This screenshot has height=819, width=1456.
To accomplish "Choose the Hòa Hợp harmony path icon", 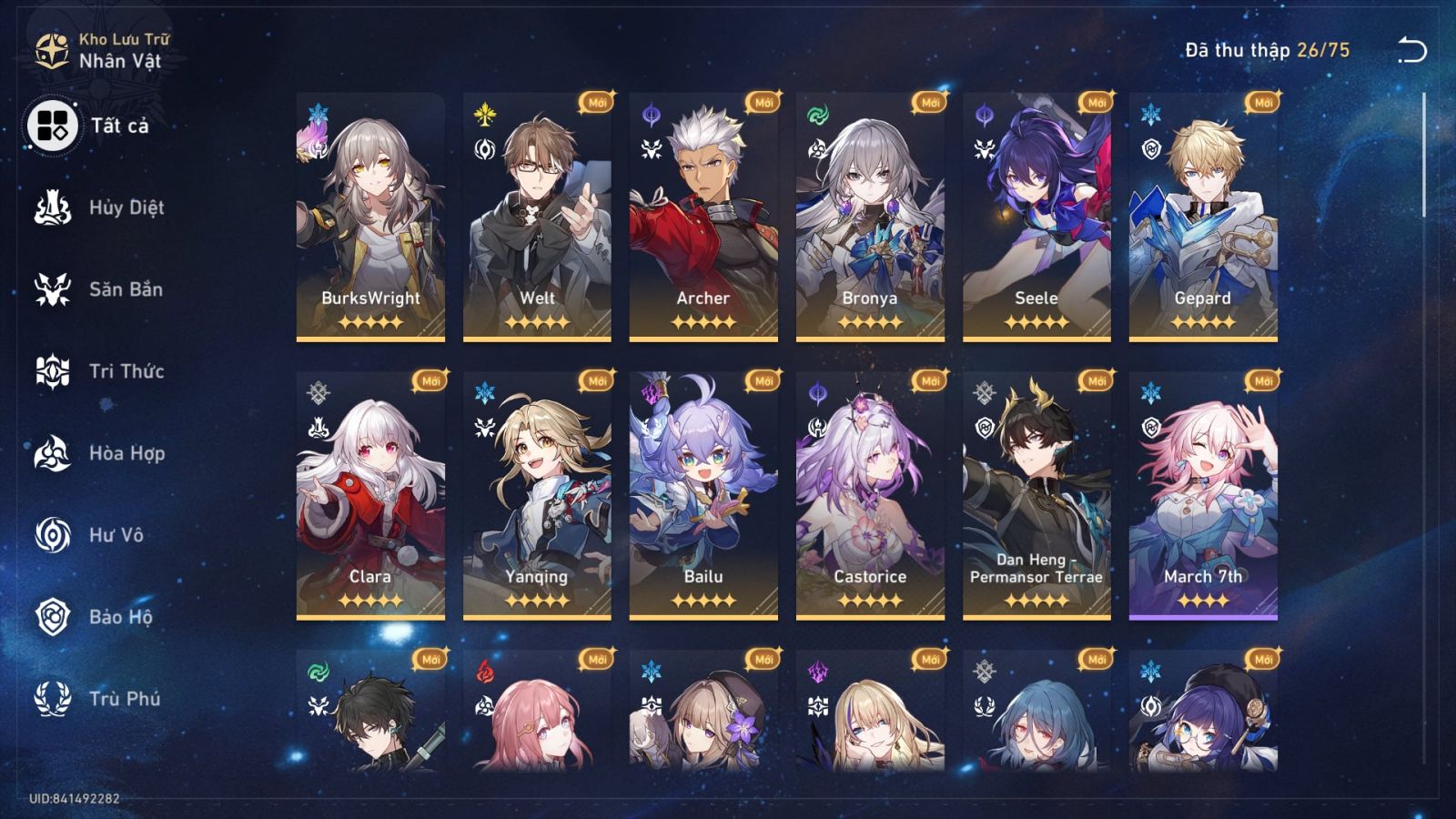I will click(53, 453).
